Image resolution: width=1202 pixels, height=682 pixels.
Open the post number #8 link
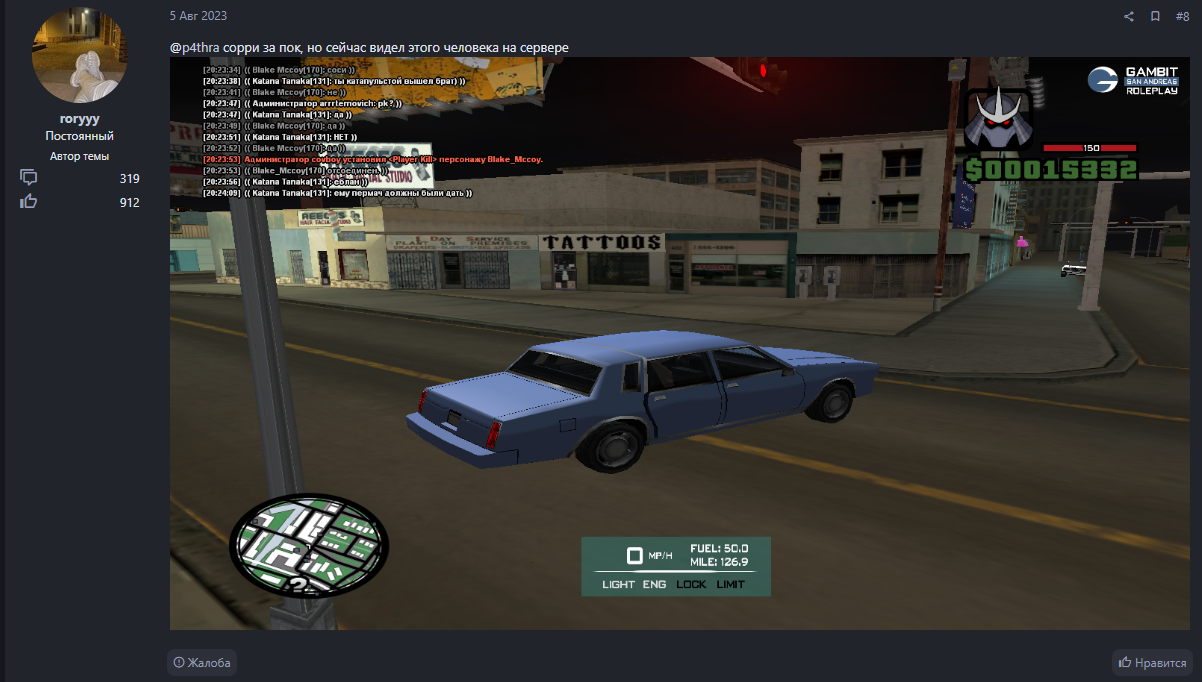click(1182, 16)
